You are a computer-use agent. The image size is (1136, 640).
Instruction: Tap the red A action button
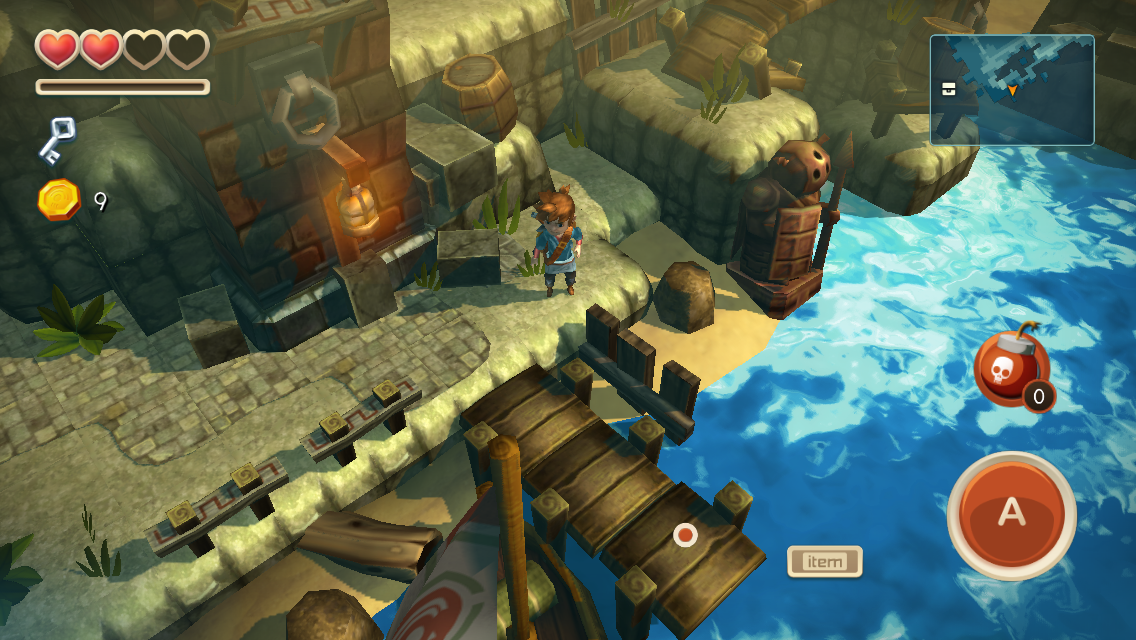[x=1011, y=514]
